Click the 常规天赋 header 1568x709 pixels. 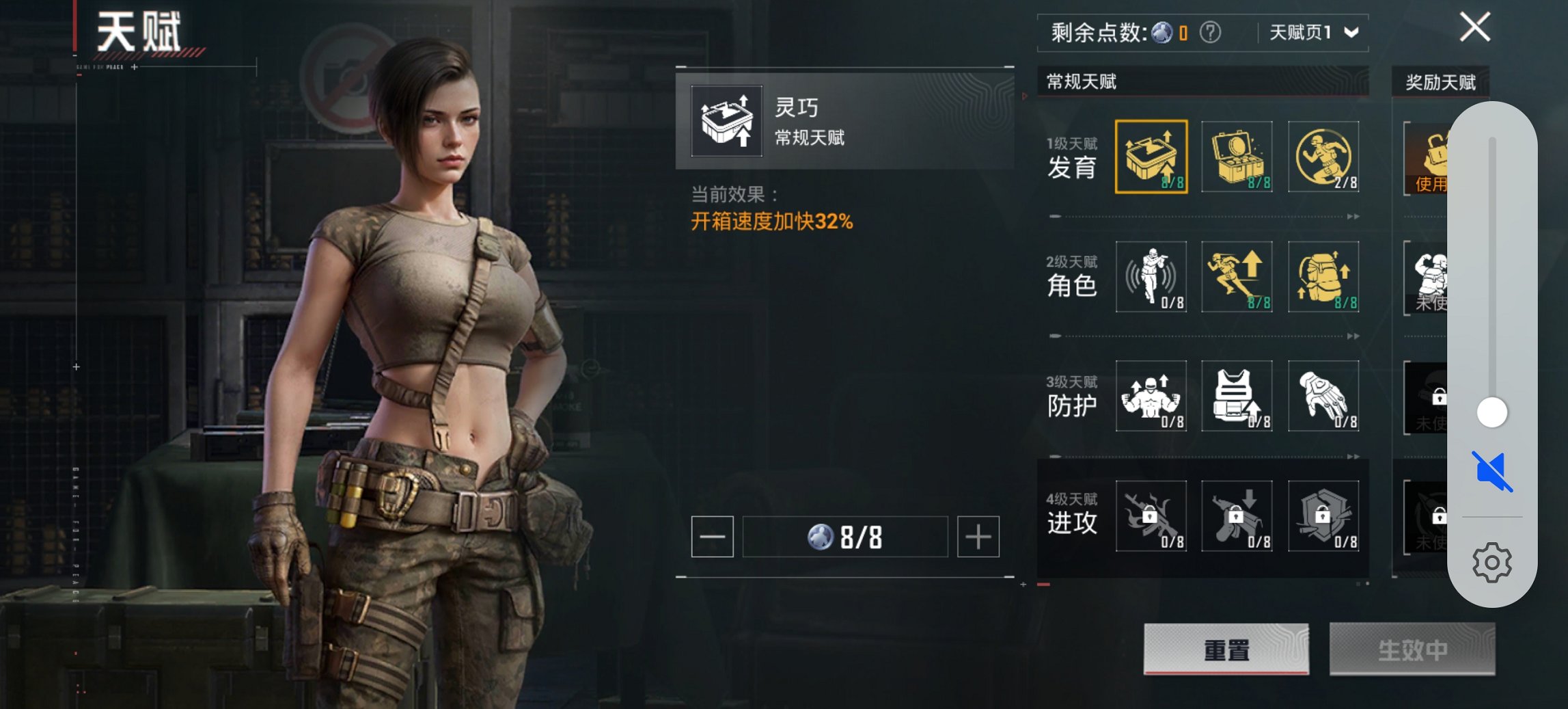pos(1082,82)
